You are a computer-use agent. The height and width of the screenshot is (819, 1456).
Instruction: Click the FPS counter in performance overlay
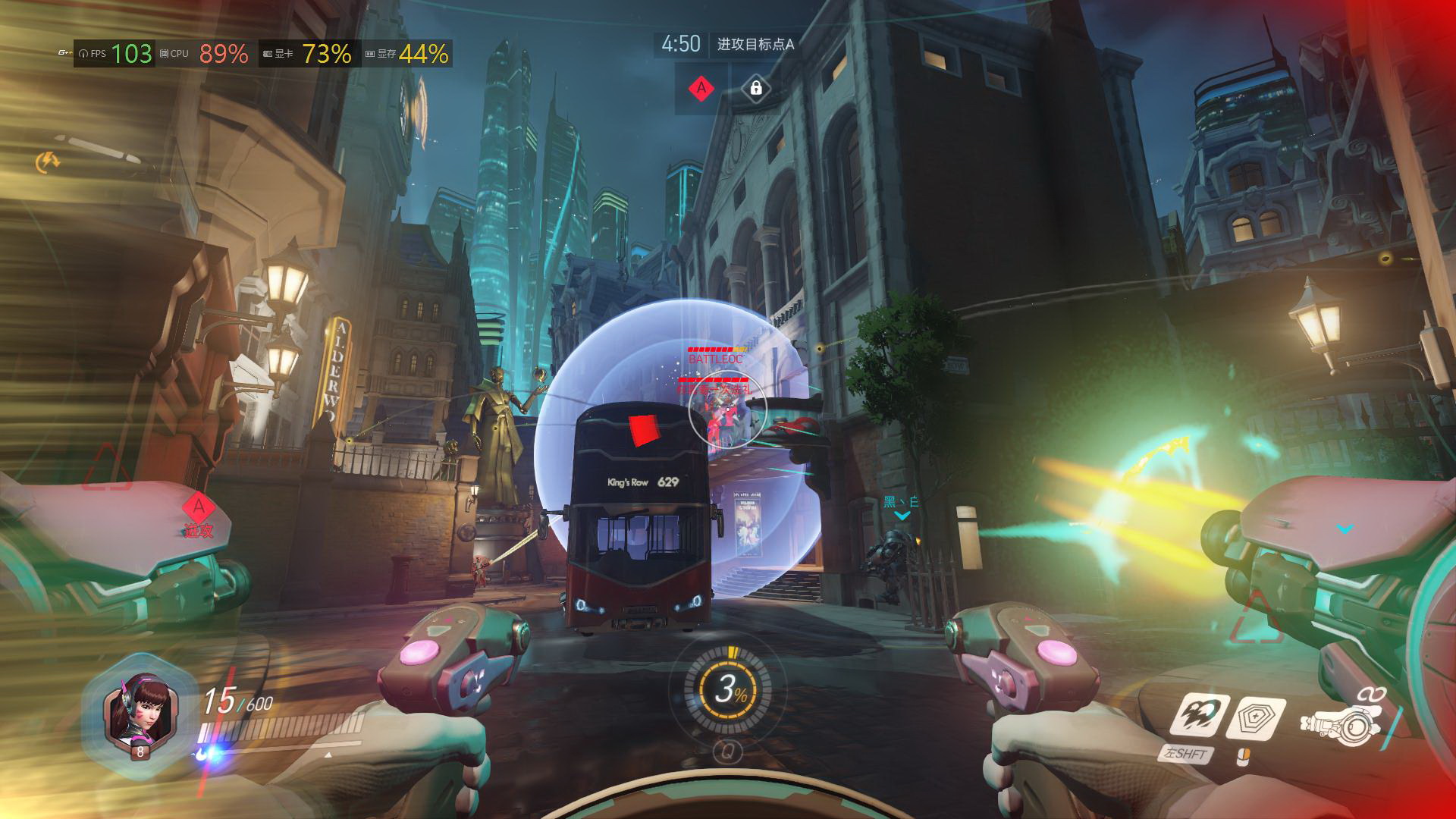pos(115,54)
